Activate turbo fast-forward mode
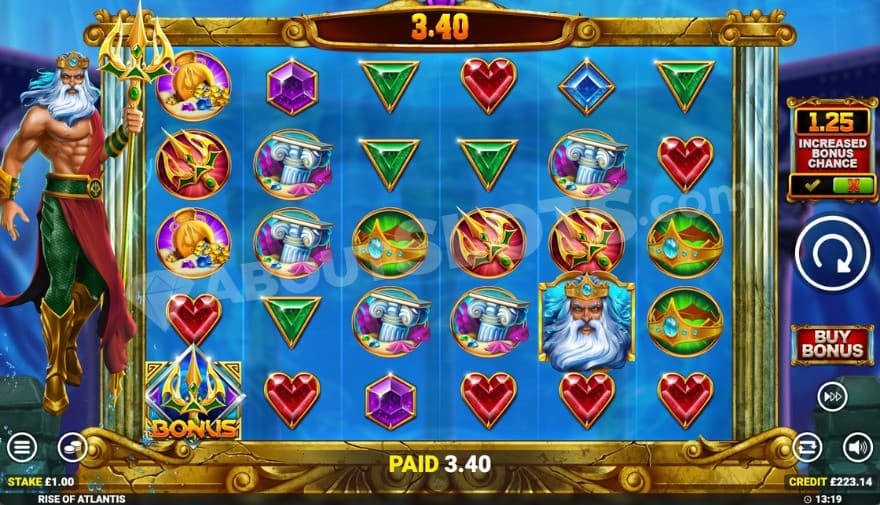 click(x=832, y=394)
